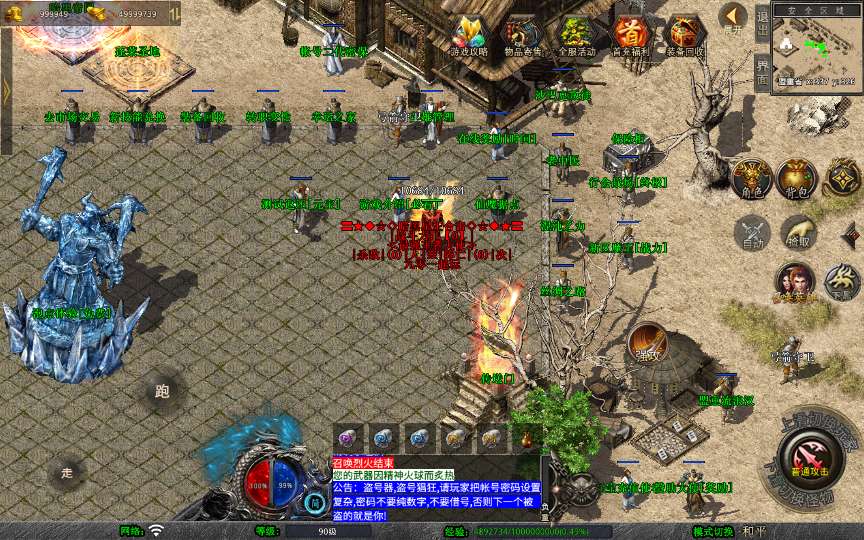Viewport: 864px width, 540px height.
Task: Activate the 强攻 skill button
Action: [647, 344]
